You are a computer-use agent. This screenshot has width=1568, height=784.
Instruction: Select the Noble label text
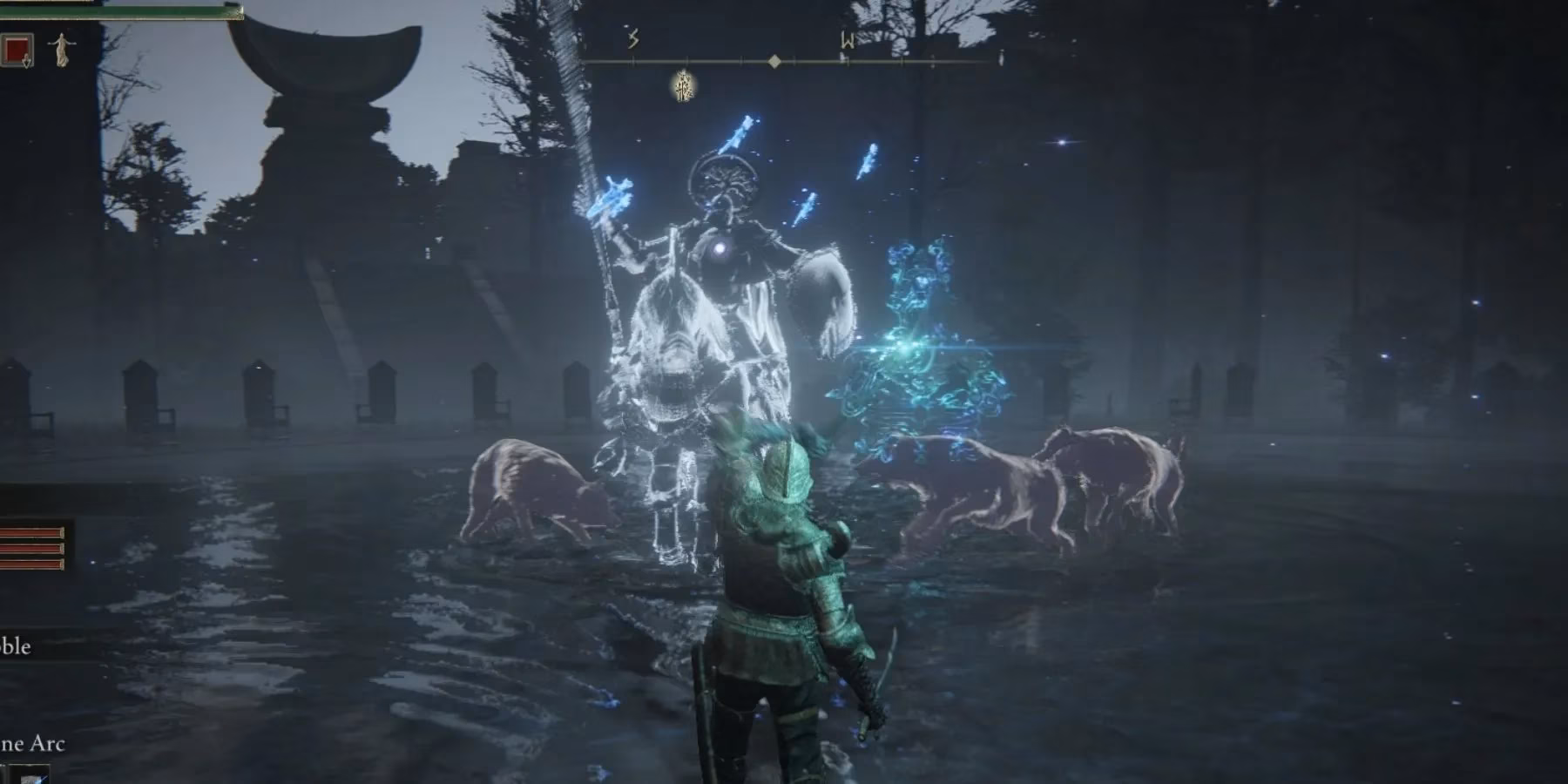tap(16, 646)
